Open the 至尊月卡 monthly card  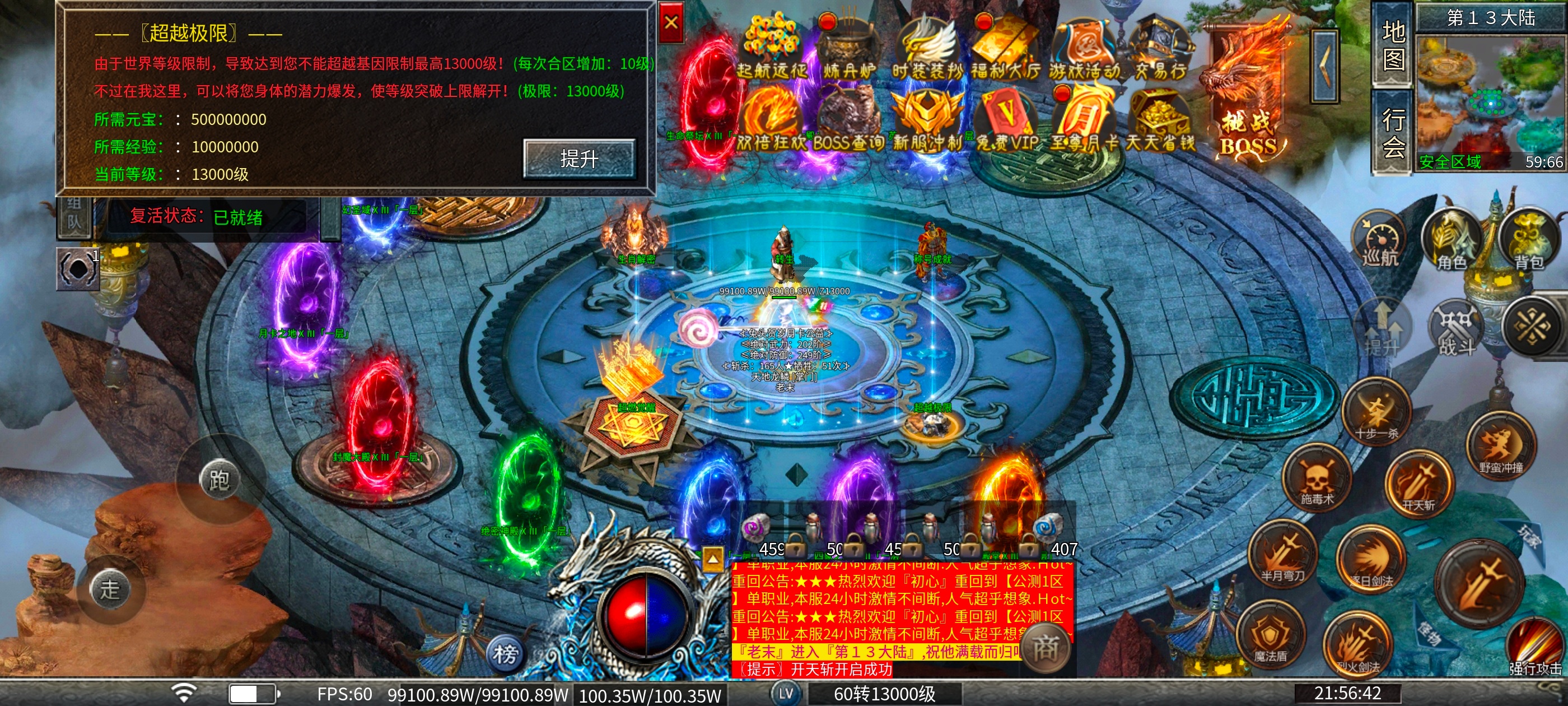pyautogui.click(x=1084, y=122)
